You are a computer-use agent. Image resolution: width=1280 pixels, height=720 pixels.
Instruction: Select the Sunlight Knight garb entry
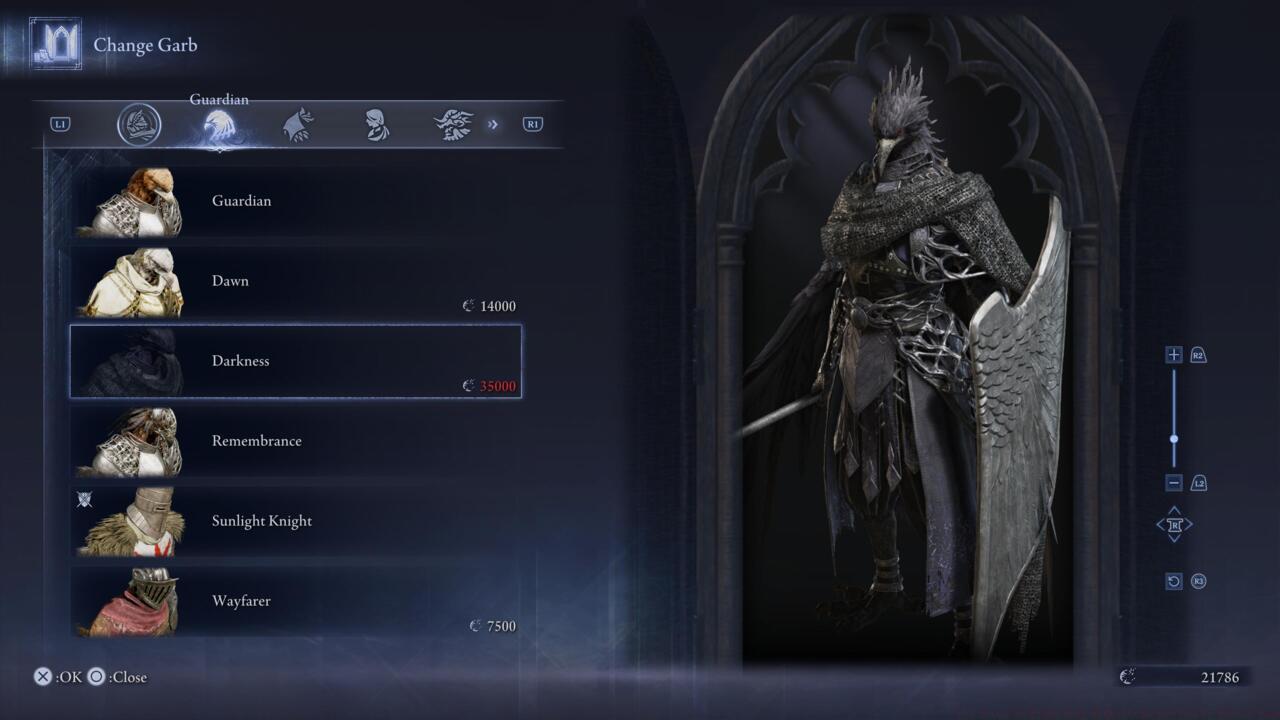[x=295, y=521]
